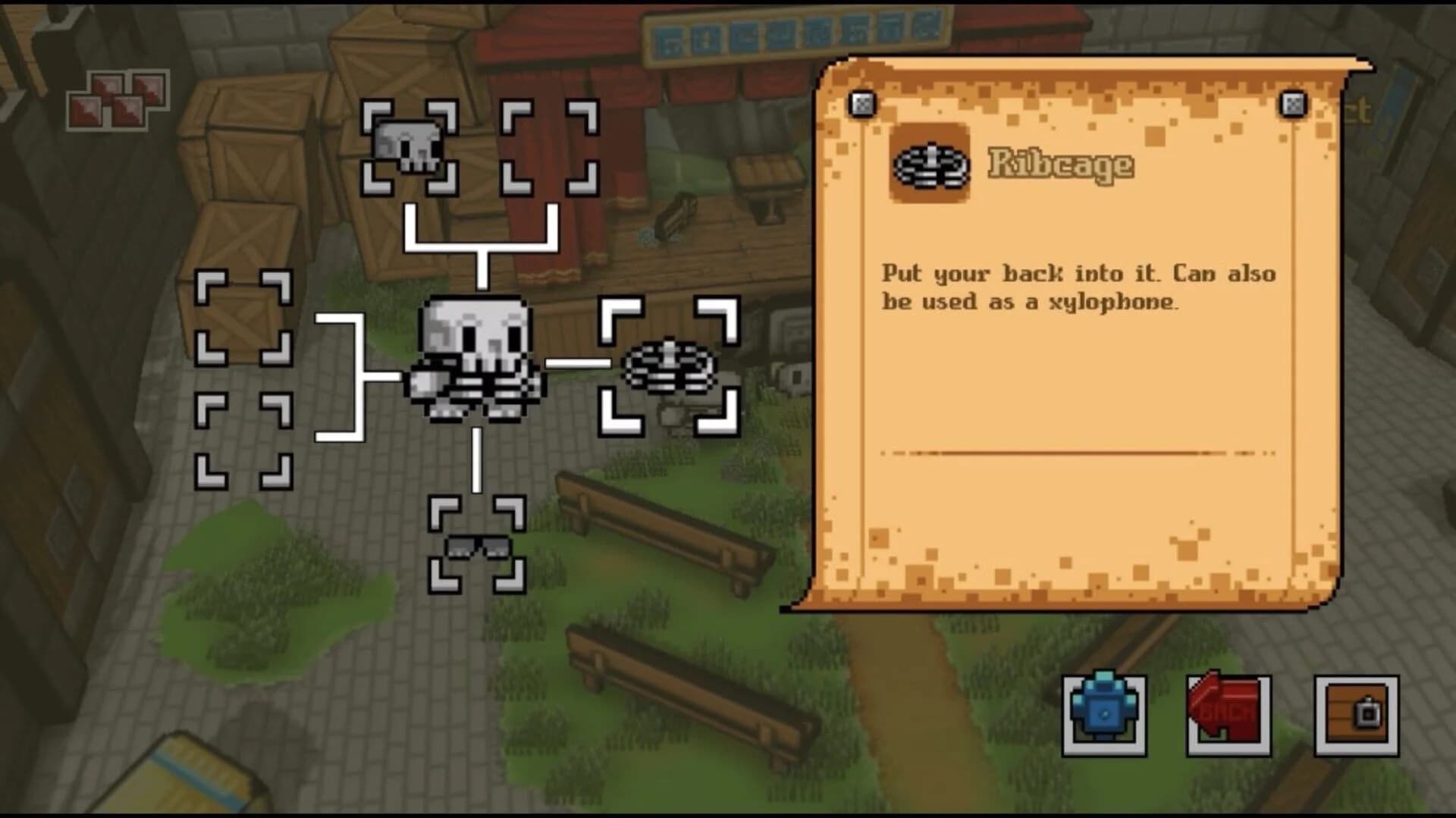Click the Ribcage title text

[x=1060, y=165]
